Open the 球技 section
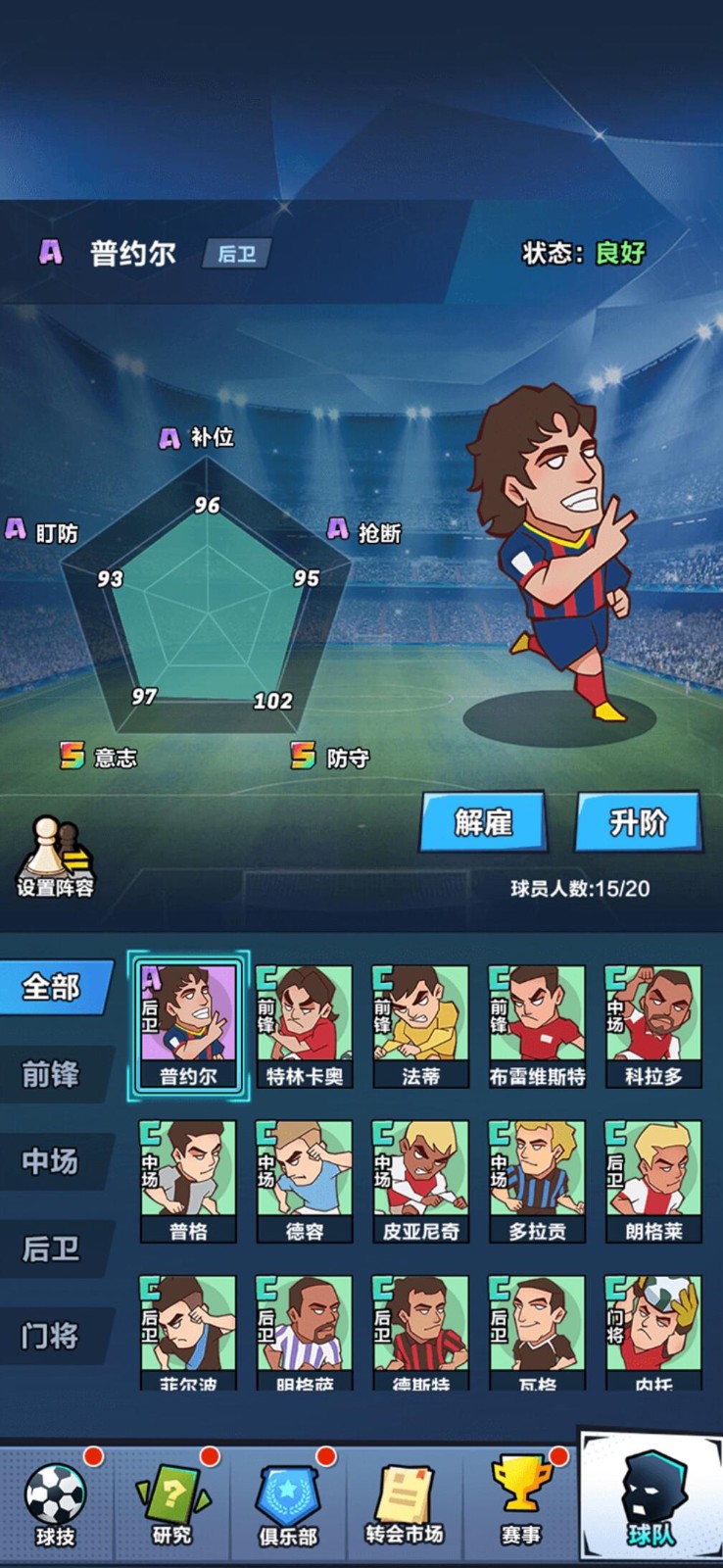Viewport: 723px width, 1568px height. click(56, 1504)
